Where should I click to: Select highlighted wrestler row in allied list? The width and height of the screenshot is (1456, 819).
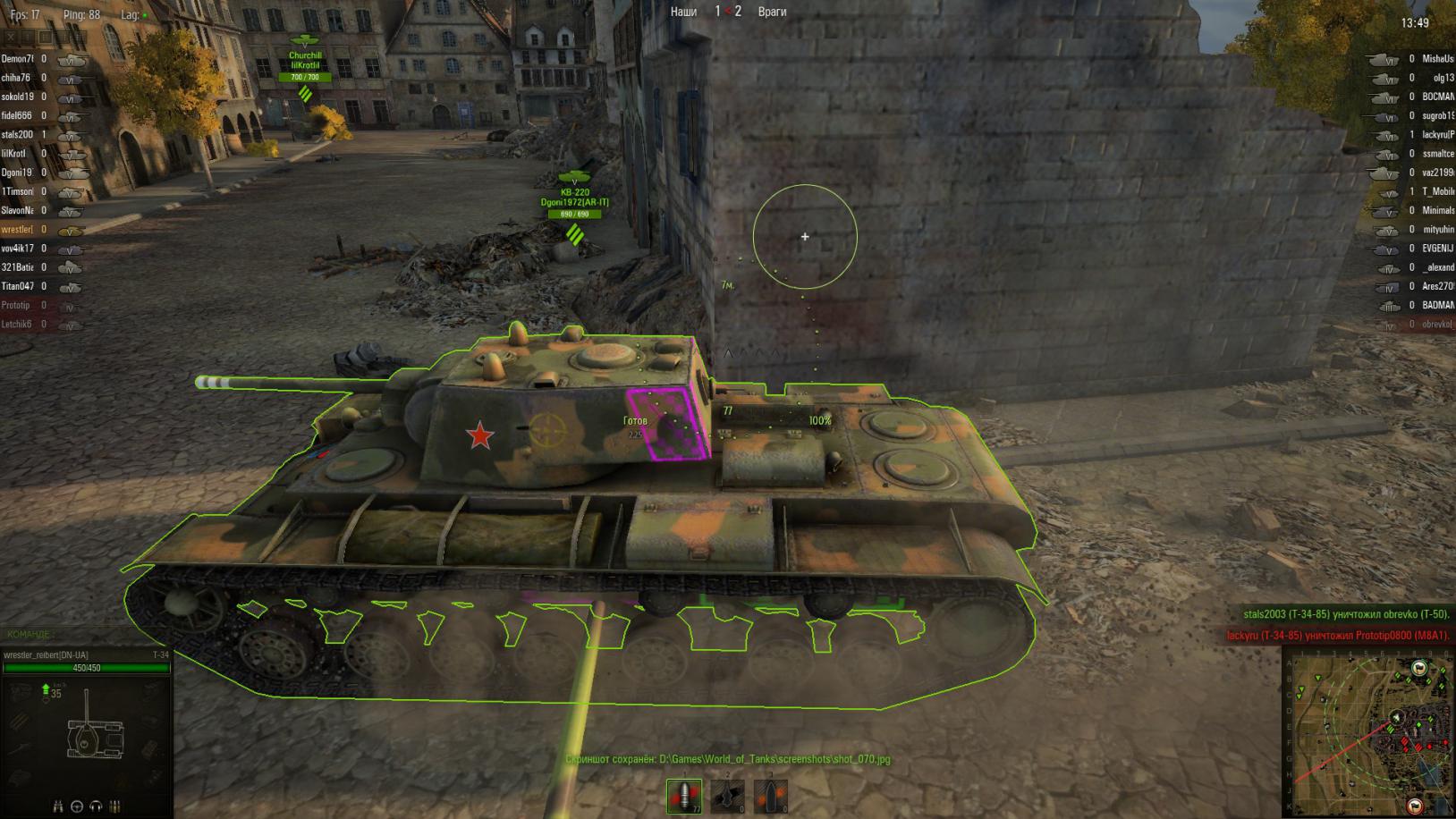[x=17, y=230]
